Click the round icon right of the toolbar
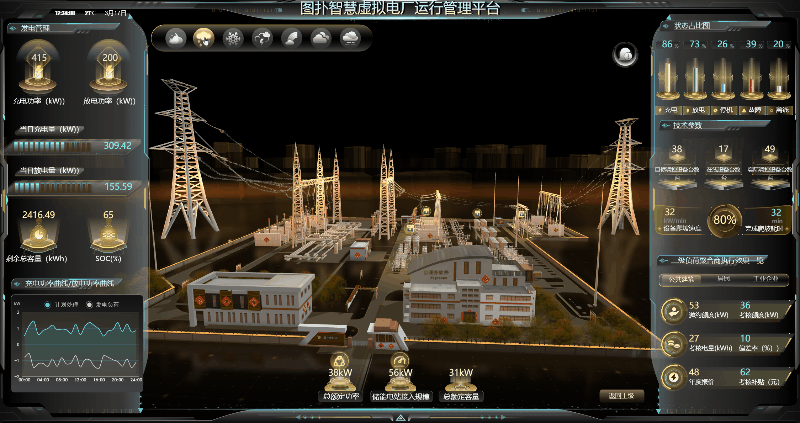The width and height of the screenshot is (800, 423). tap(626, 53)
